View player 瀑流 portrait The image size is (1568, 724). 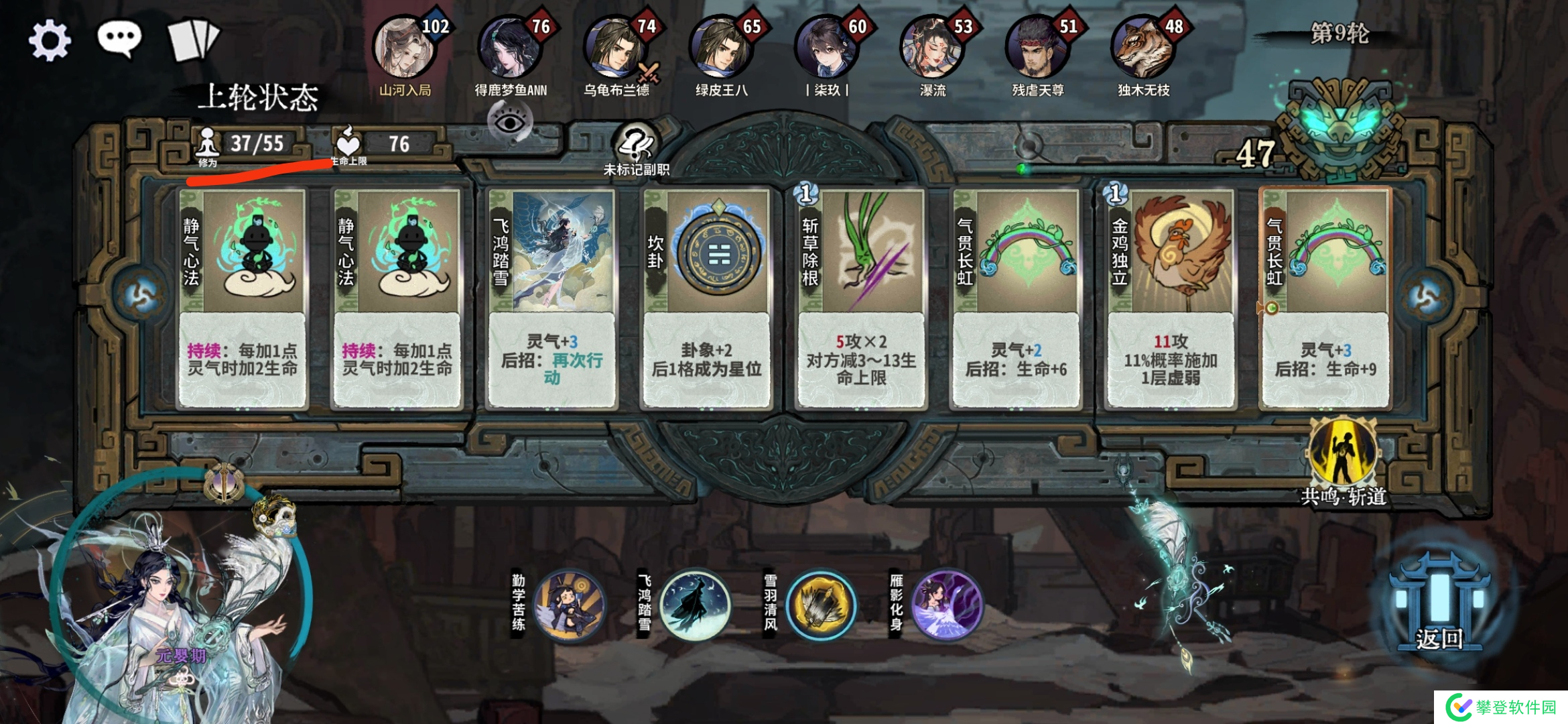click(x=931, y=48)
